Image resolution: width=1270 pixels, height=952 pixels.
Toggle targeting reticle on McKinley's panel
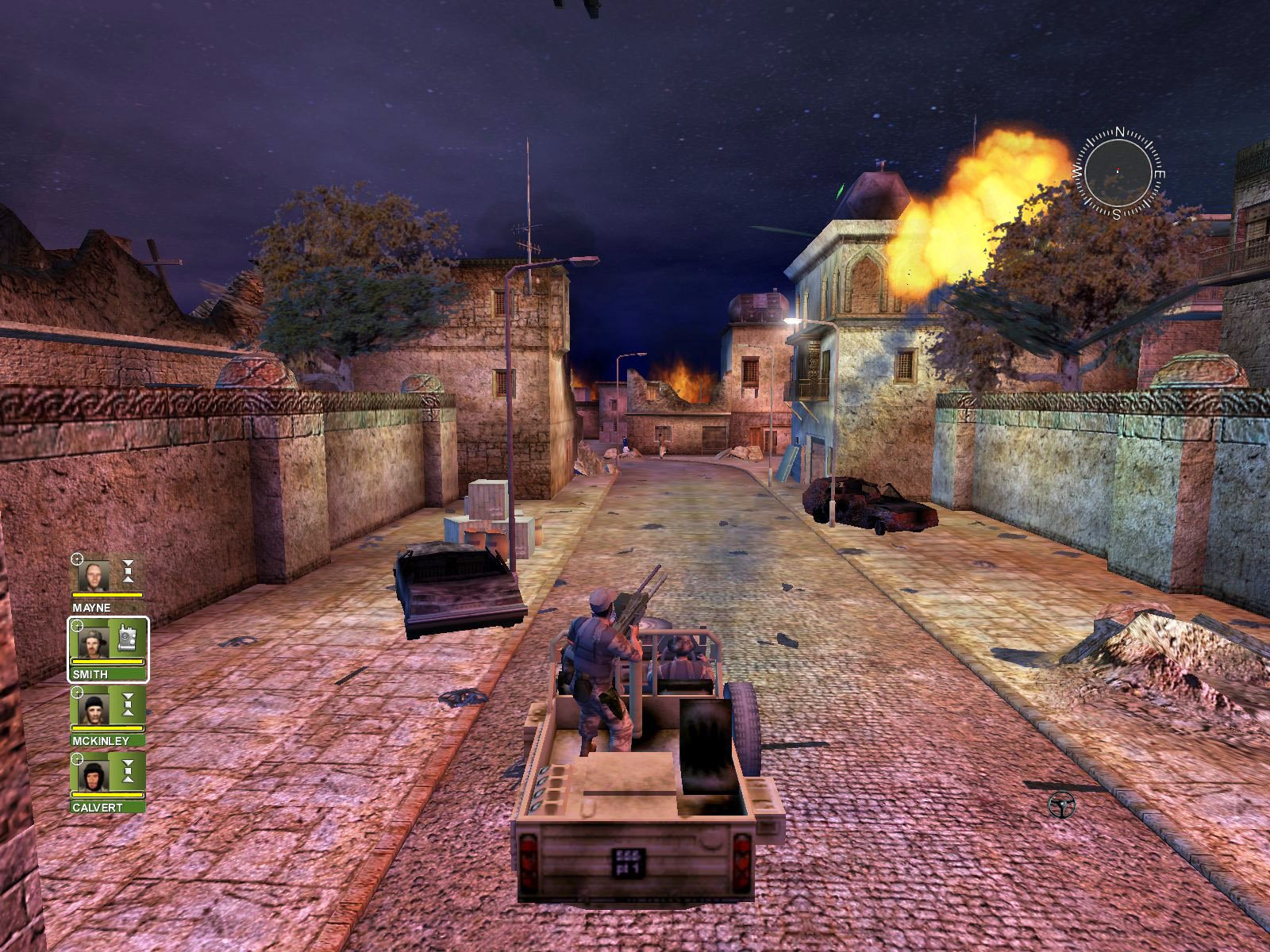click(x=75, y=692)
